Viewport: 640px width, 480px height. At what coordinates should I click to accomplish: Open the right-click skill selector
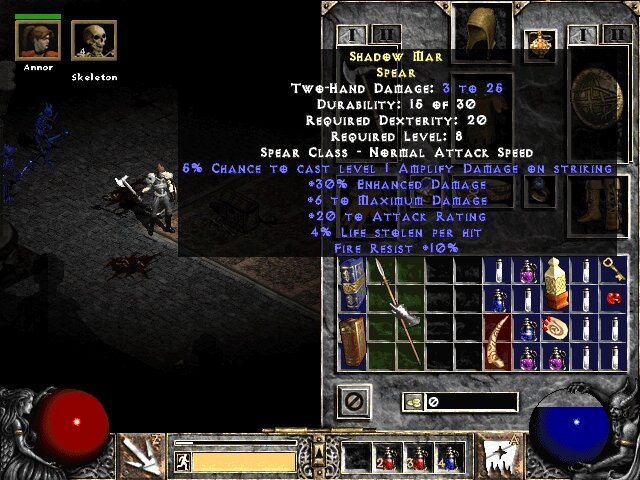tap(498, 454)
